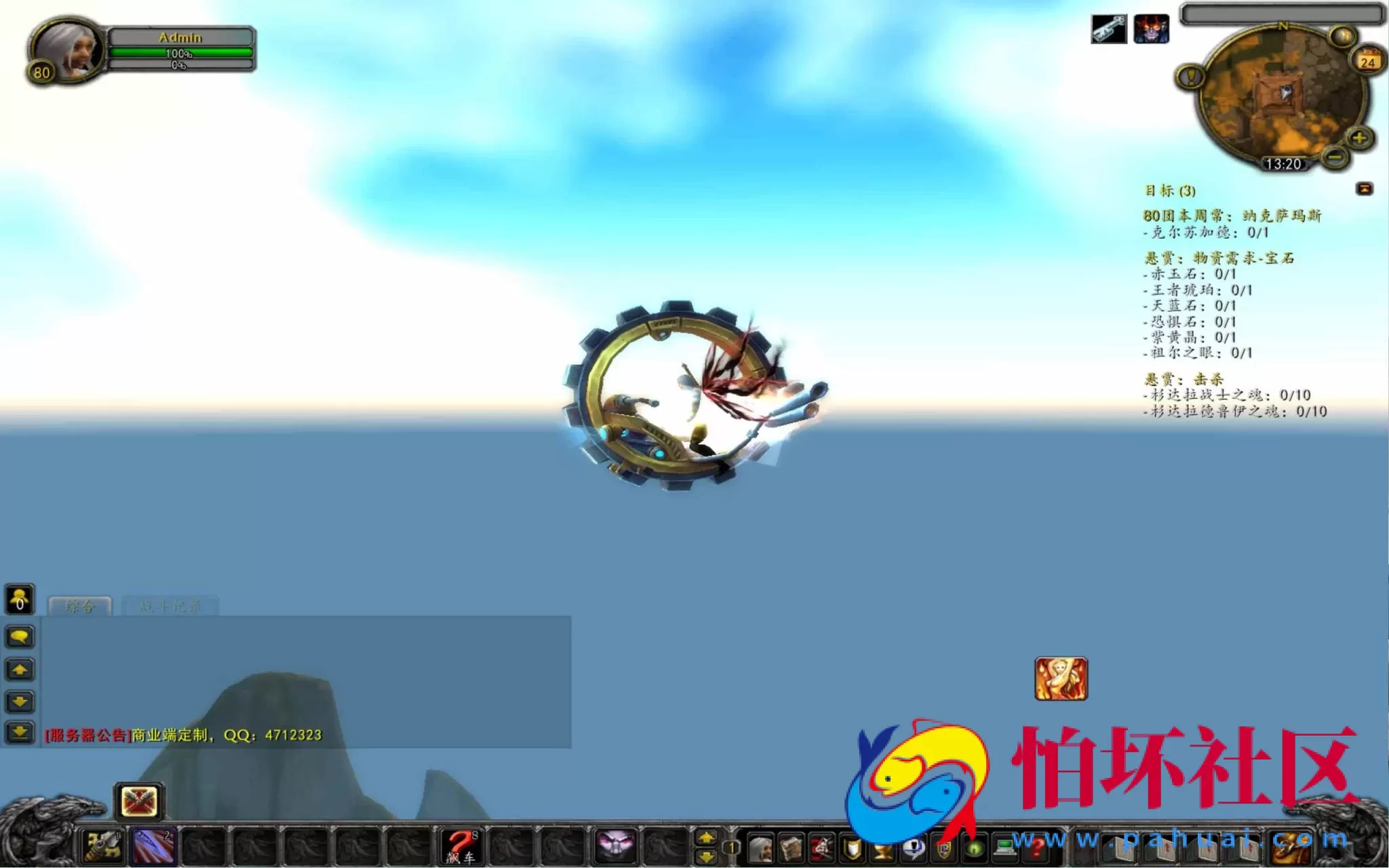This screenshot has height=868, width=1389.
Task: Switch to the 战斗记录 chat tab
Action: click(170, 606)
